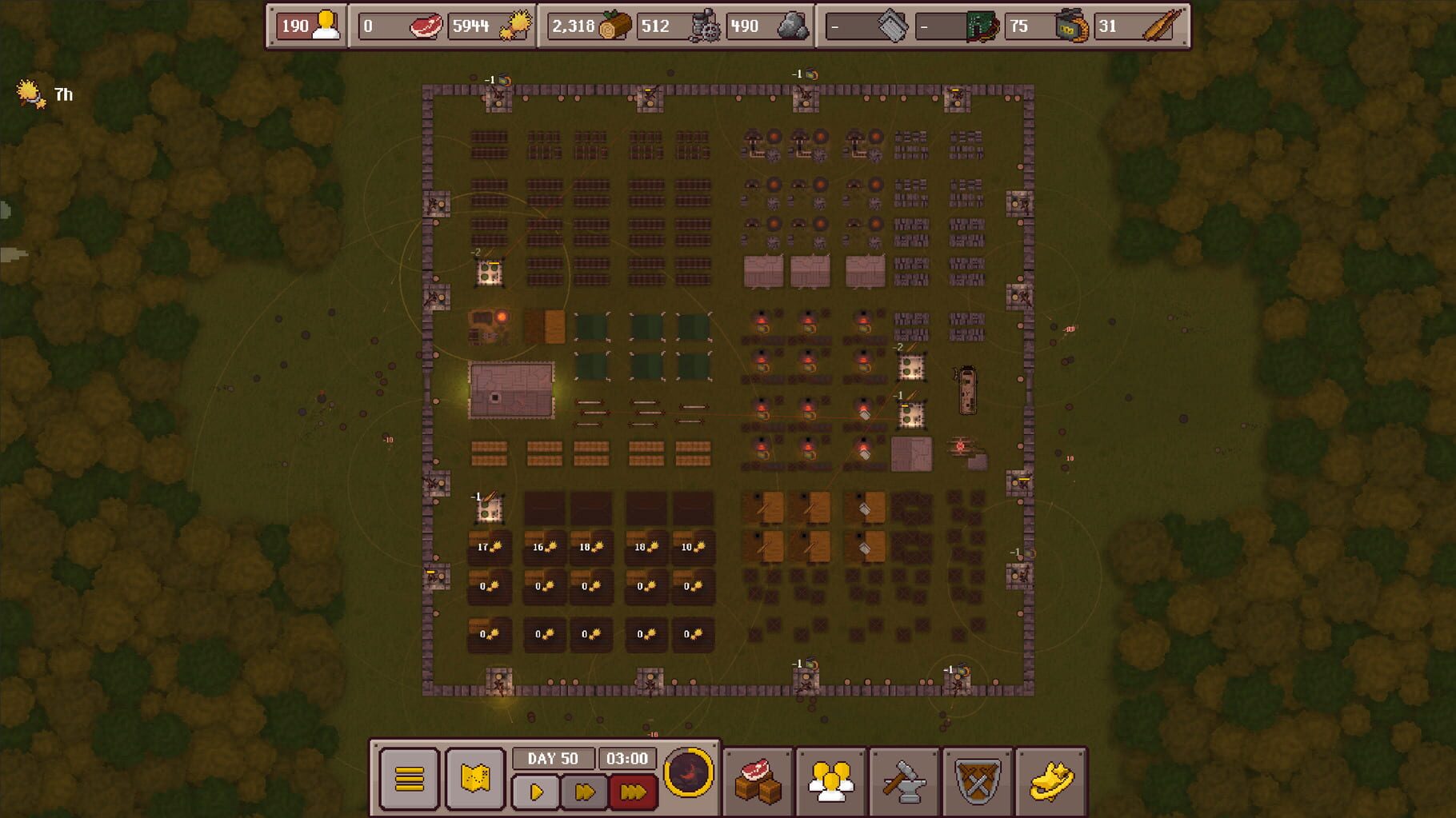Click the stone resource icon showing 490
This screenshot has height=818, width=1456.
(792, 26)
